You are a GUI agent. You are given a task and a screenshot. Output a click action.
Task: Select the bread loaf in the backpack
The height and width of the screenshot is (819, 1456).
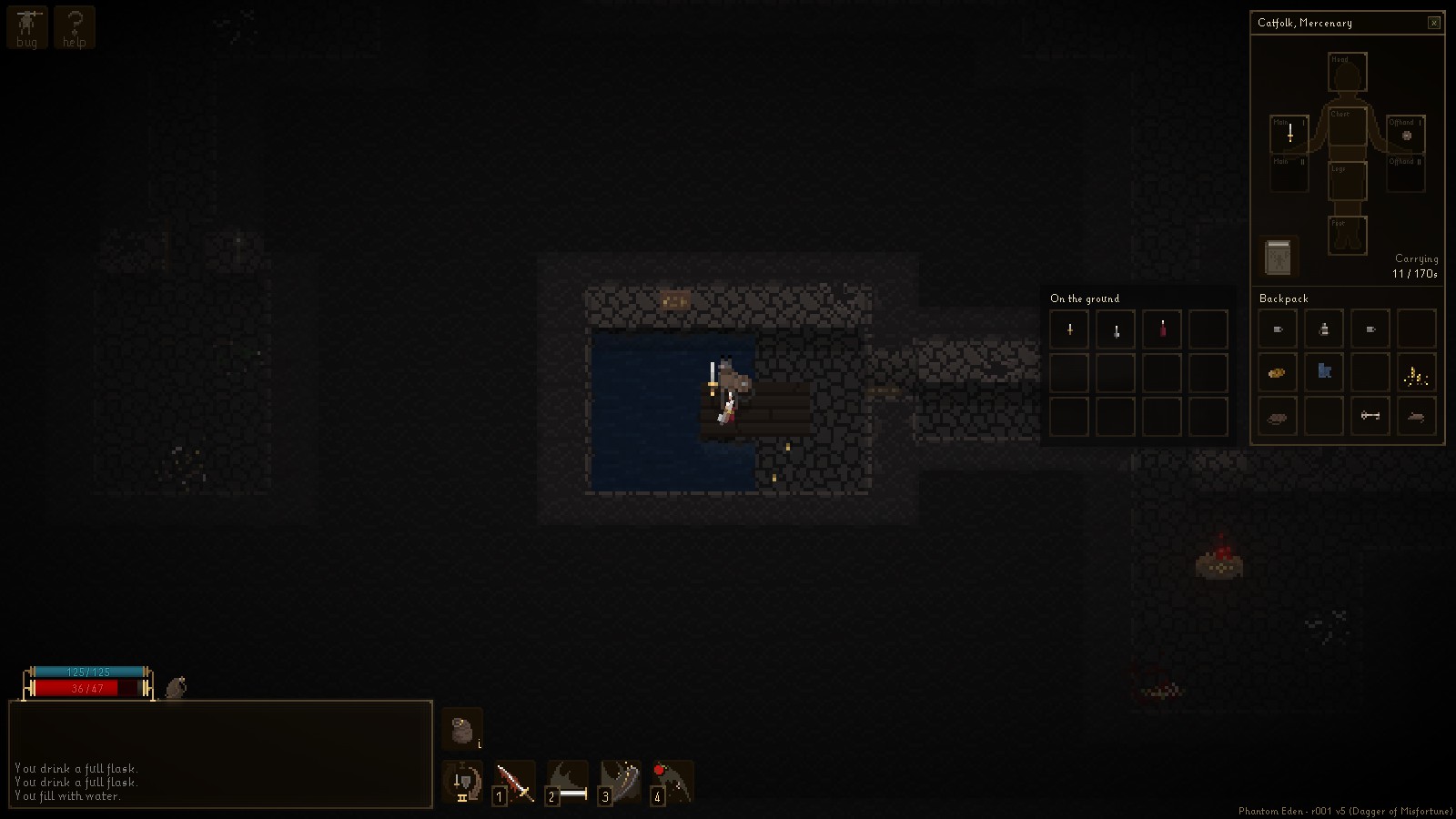[x=1278, y=372]
